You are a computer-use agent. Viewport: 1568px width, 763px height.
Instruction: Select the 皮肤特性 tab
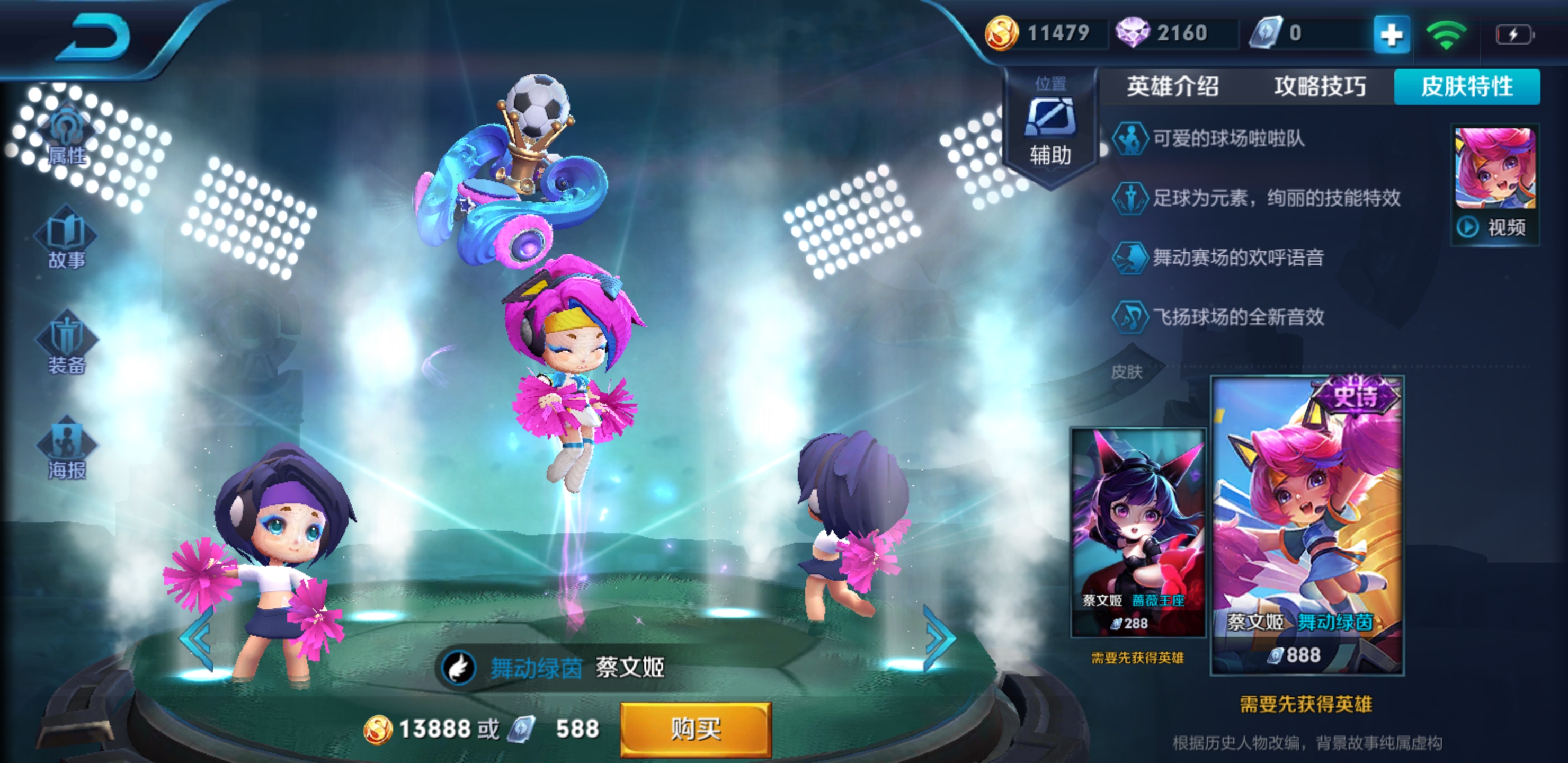pyautogui.click(x=1467, y=86)
